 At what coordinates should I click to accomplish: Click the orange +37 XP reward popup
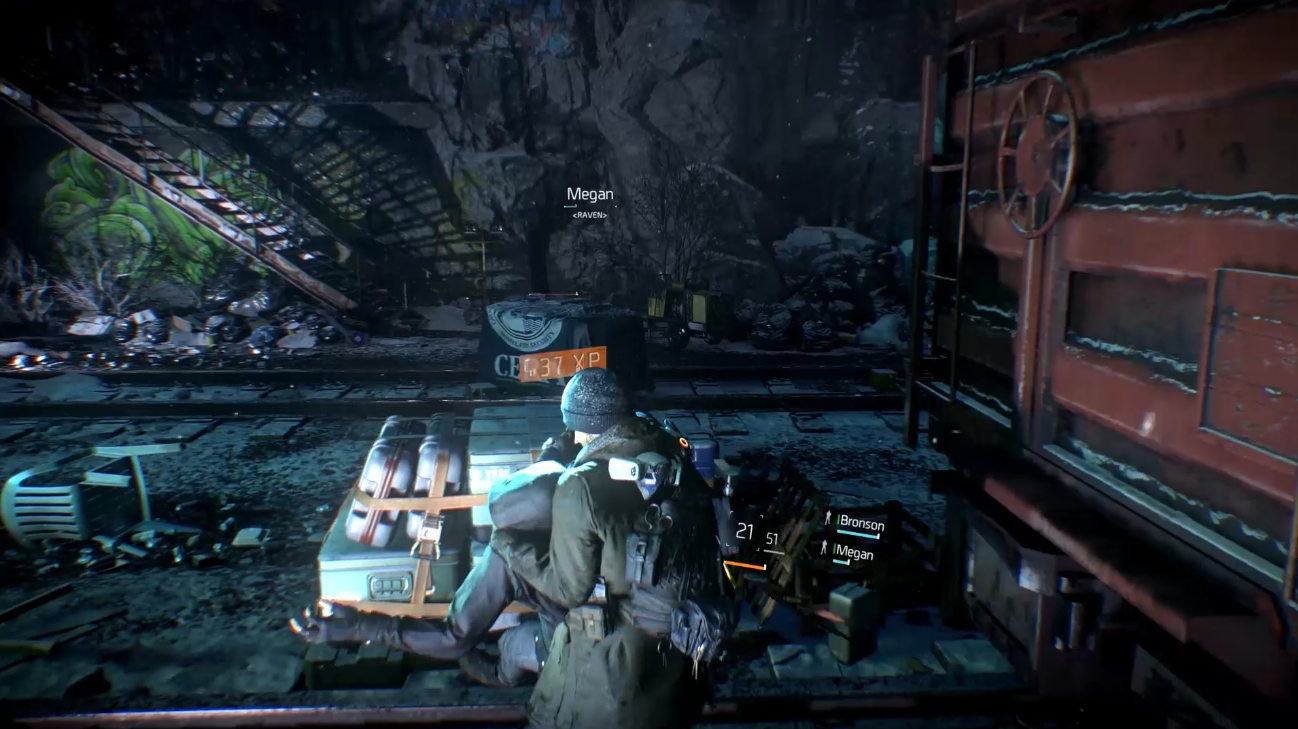[562, 362]
